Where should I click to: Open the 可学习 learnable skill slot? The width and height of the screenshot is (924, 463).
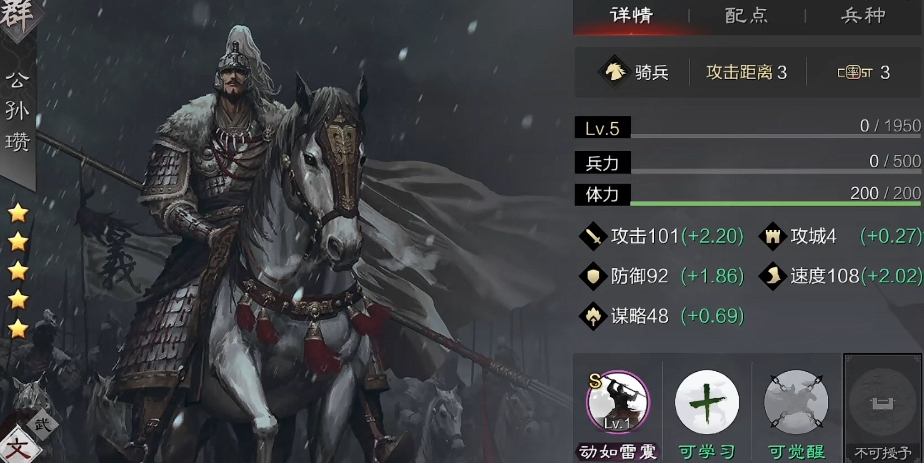tap(706, 402)
